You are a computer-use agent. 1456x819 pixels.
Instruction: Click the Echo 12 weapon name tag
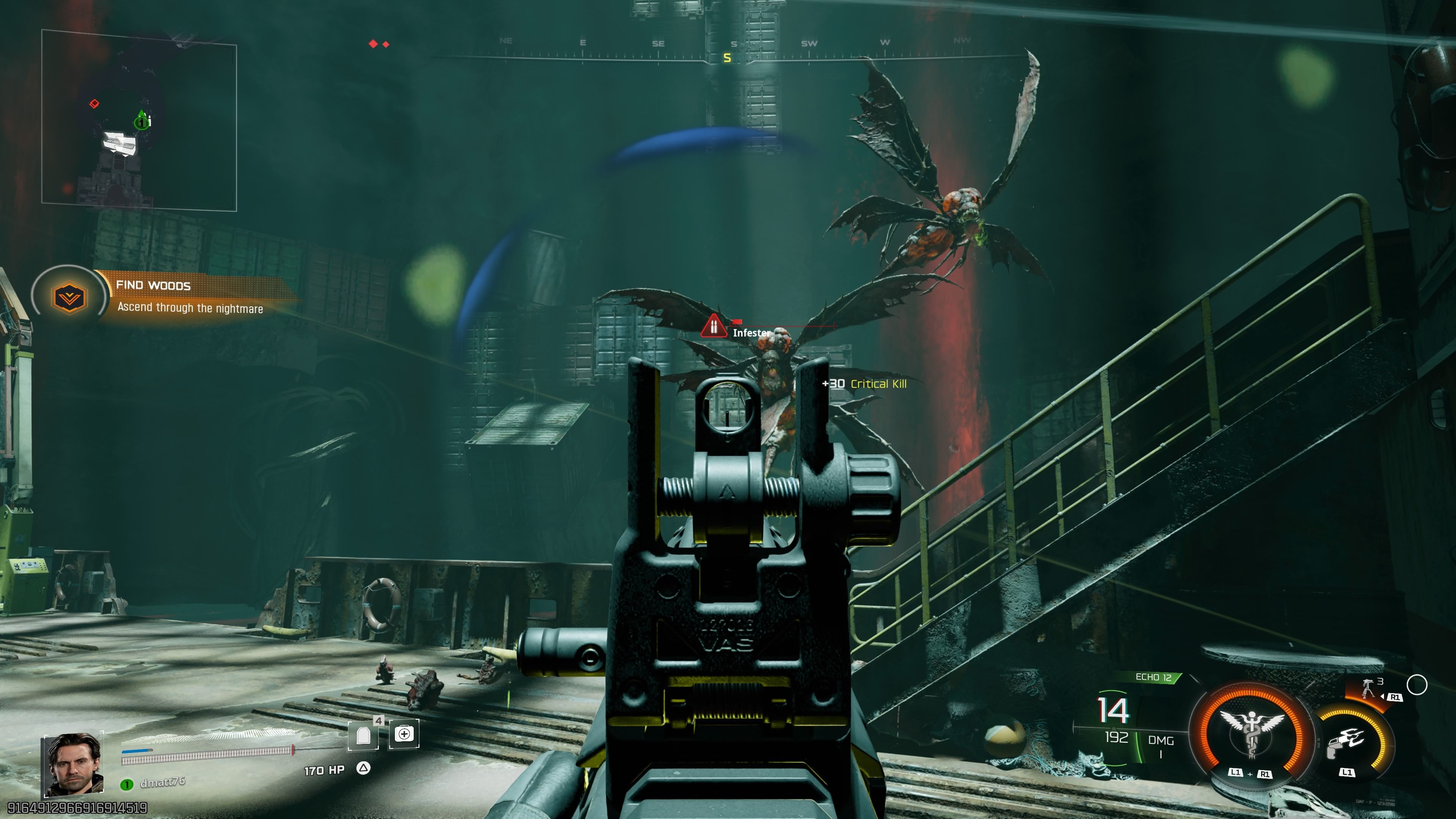coord(1153,677)
